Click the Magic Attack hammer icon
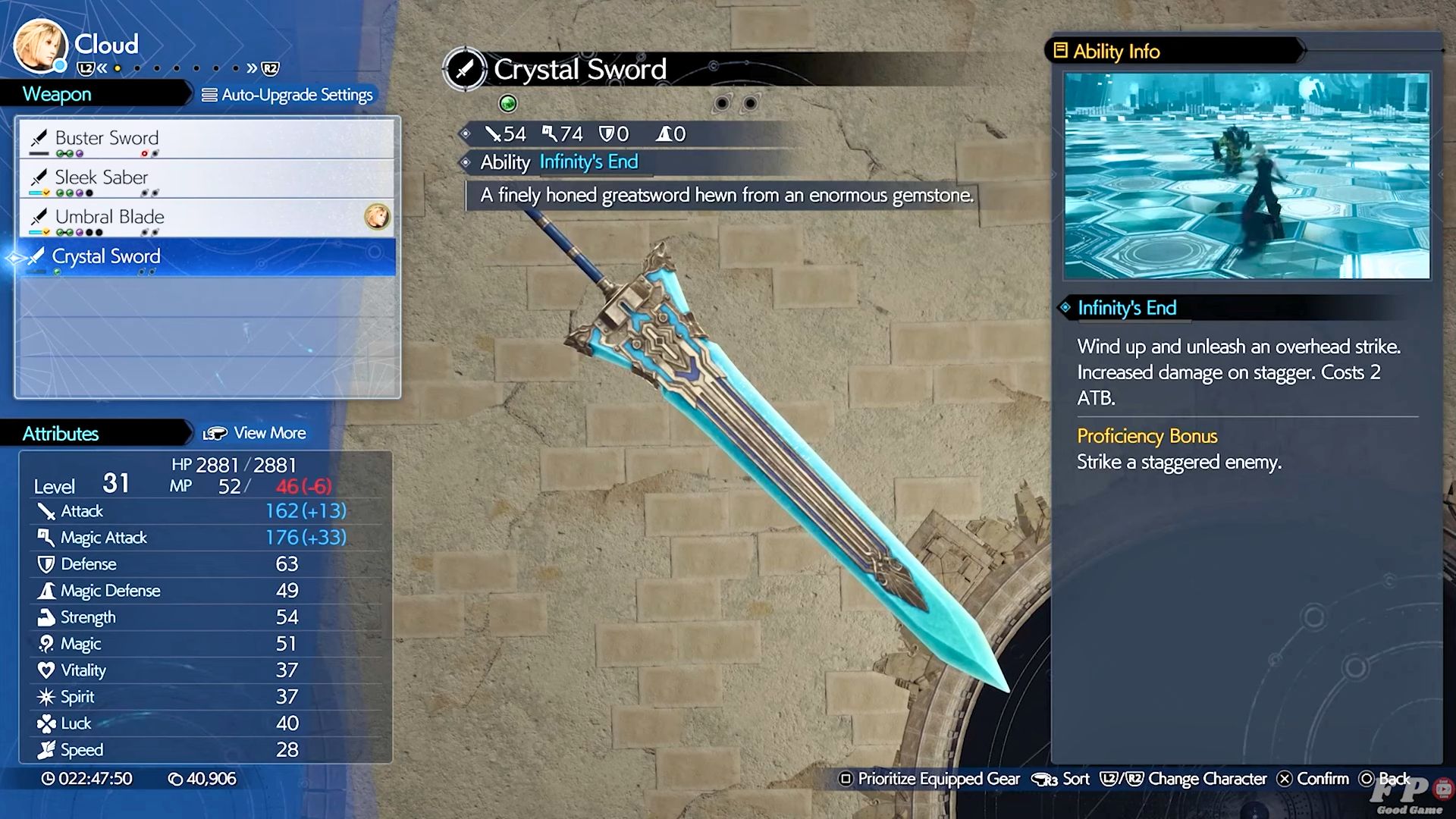Image resolution: width=1456 pixels, height=819 pixels. click(x=45, y=537)
